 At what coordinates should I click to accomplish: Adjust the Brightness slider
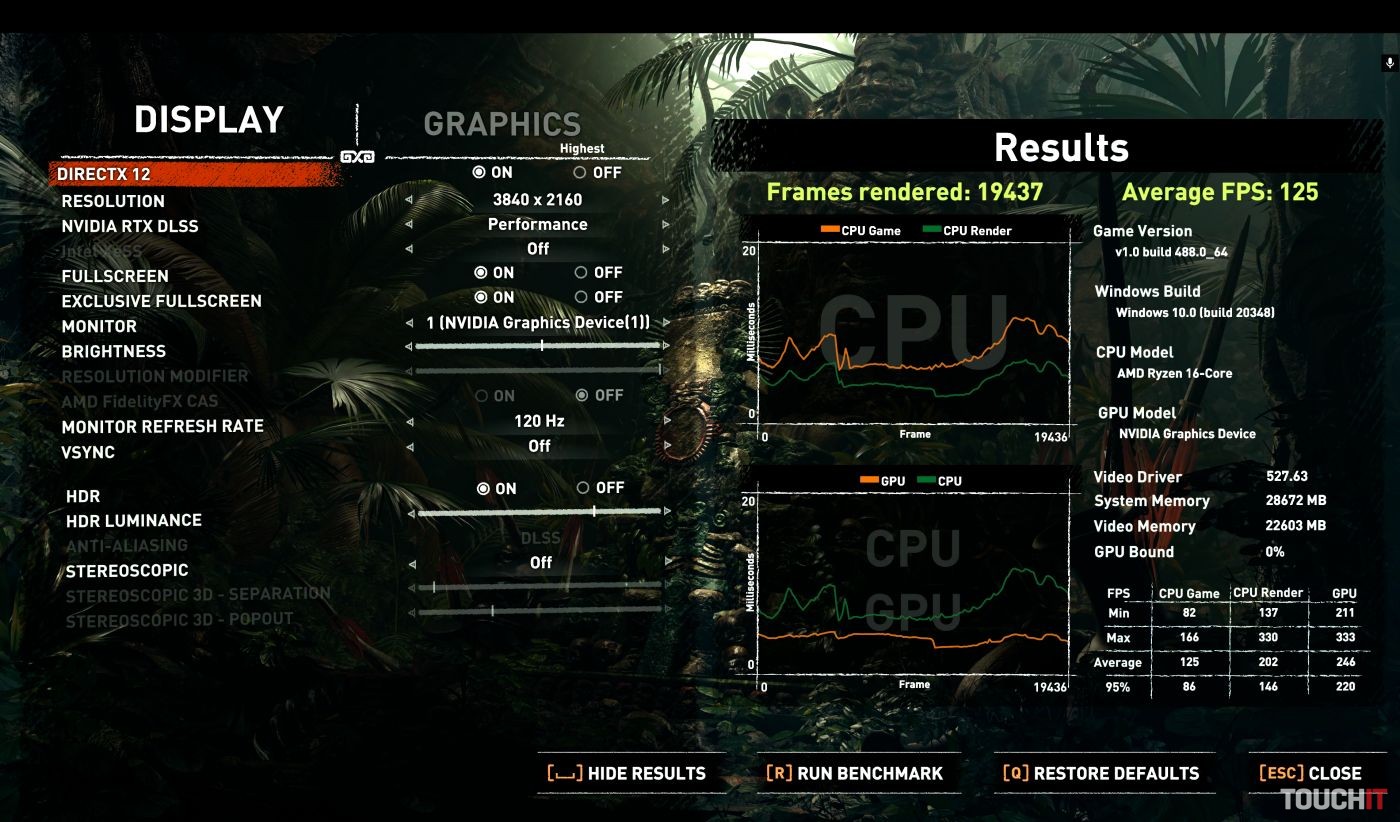[541, 346]
